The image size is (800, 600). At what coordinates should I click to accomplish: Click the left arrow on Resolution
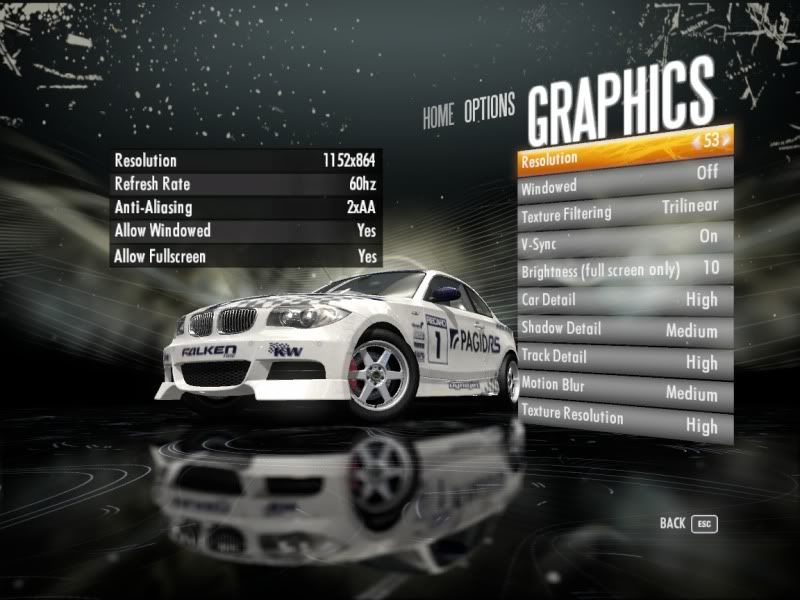(695, 143)
